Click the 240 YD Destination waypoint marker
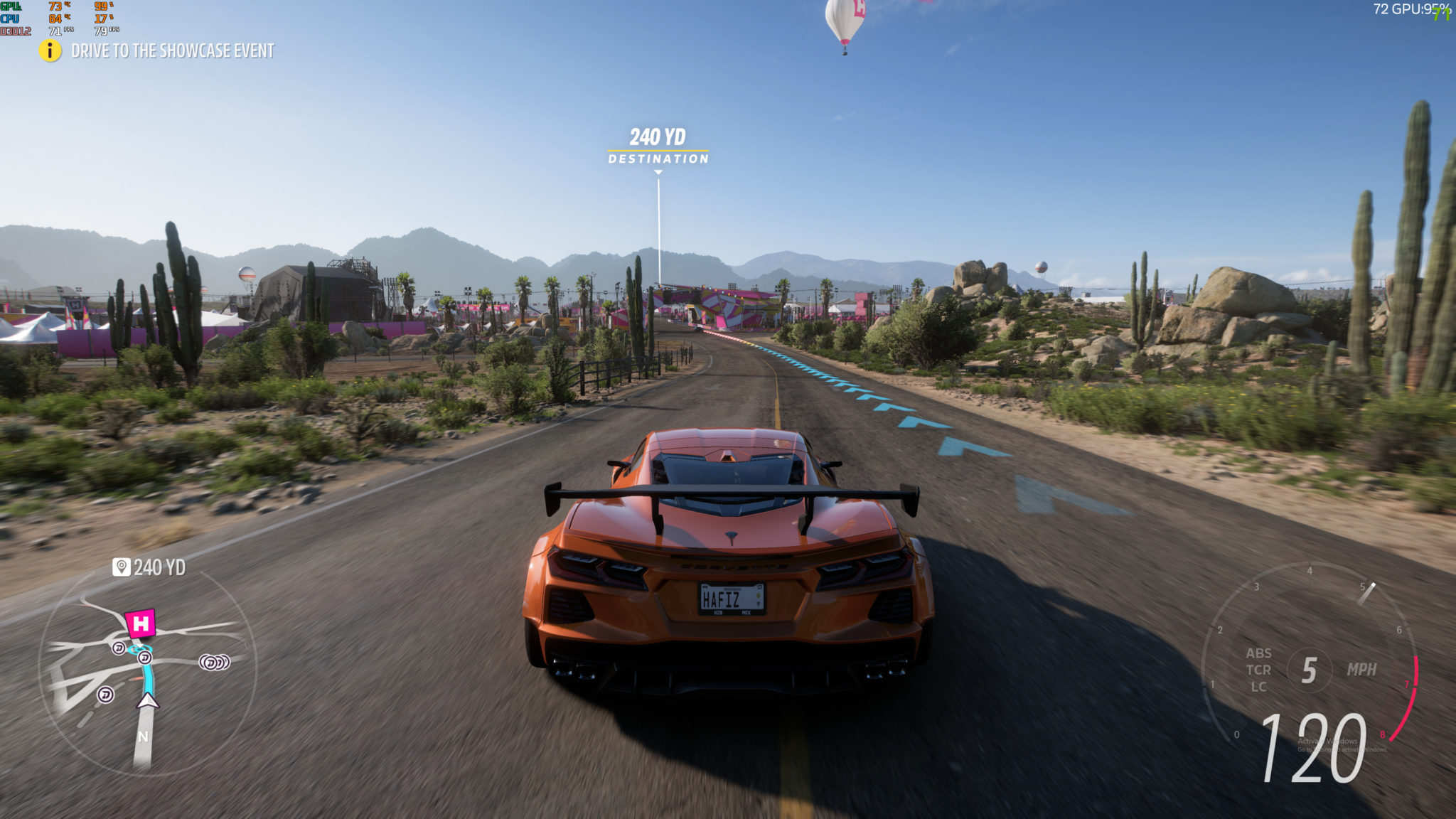Viewport: 1456px width, 819px height. 658,146
